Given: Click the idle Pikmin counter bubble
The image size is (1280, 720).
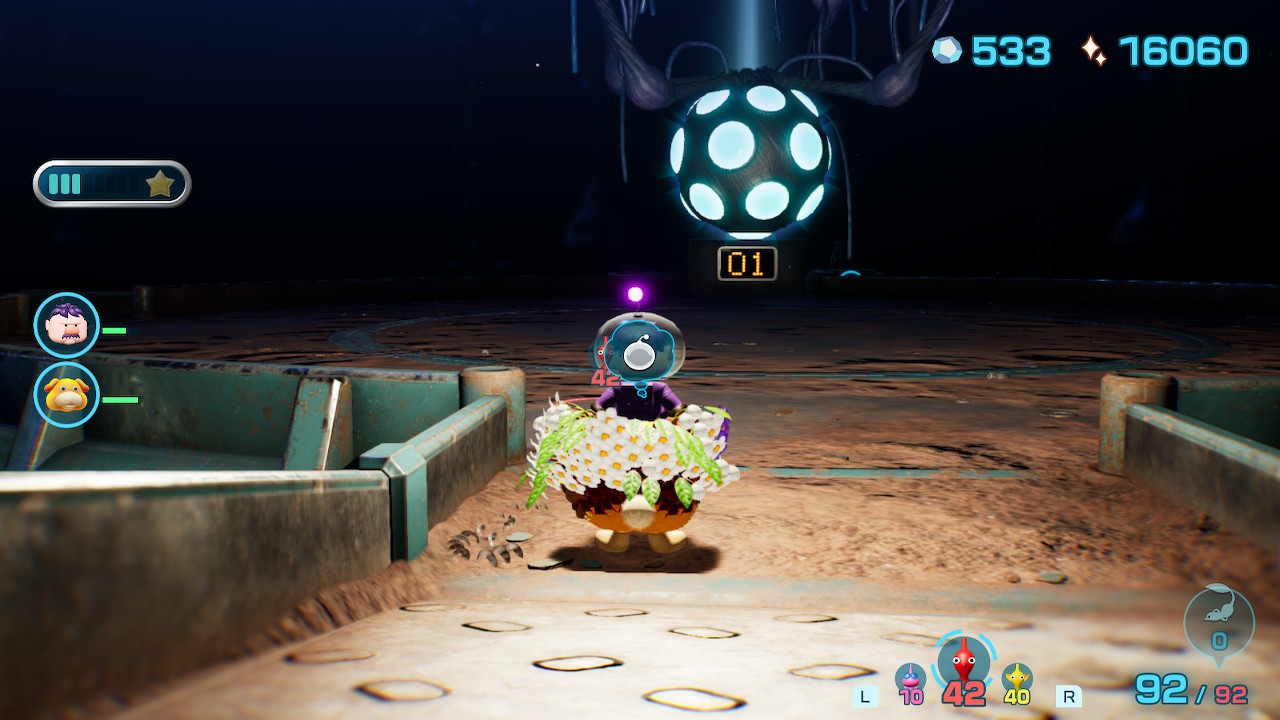Looking at the screenshot, I should tap(1218, 622).
